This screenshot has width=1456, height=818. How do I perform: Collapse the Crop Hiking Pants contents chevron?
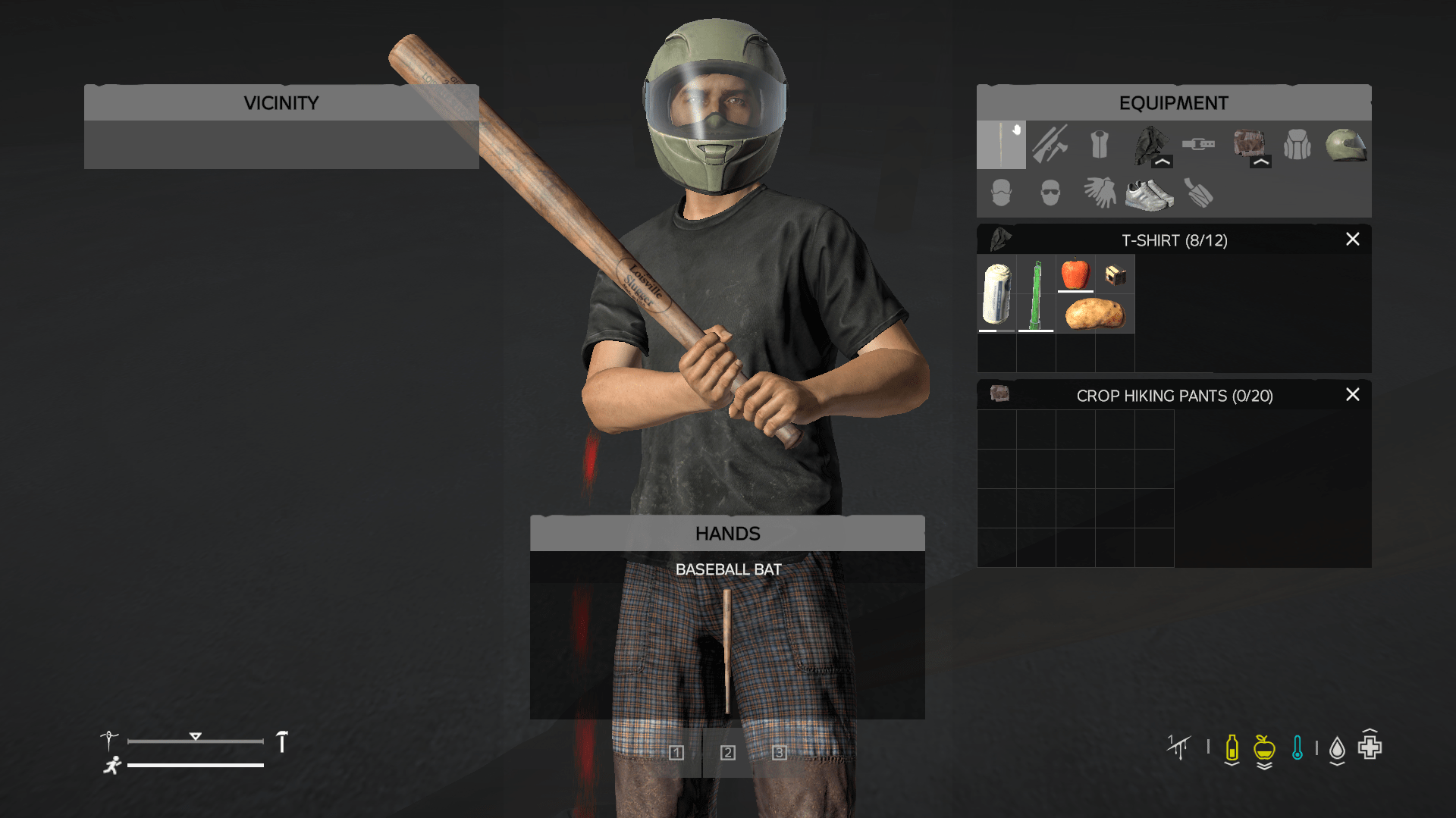1260,161
